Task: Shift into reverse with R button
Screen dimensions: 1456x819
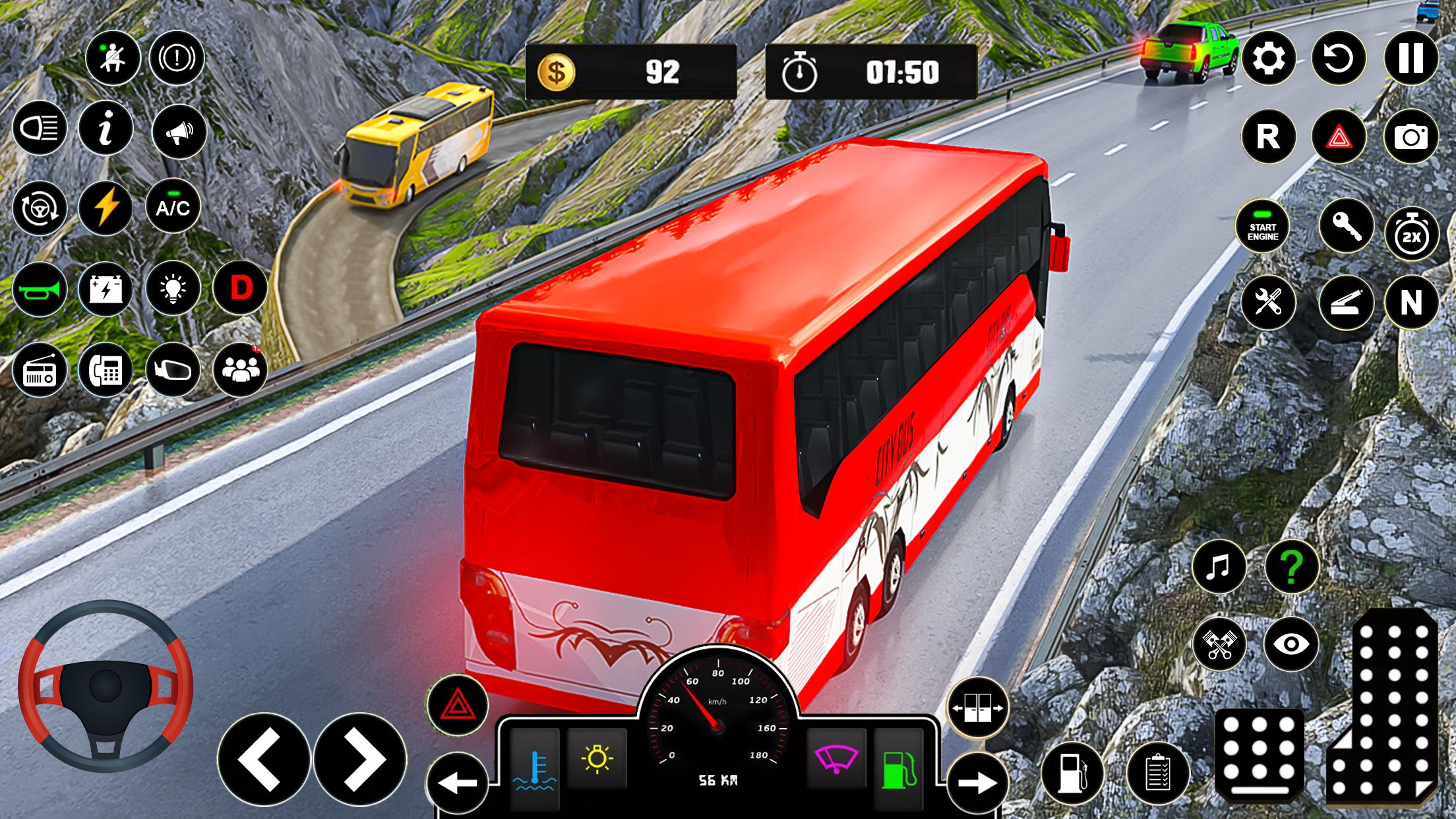Action: (1268, 137)
